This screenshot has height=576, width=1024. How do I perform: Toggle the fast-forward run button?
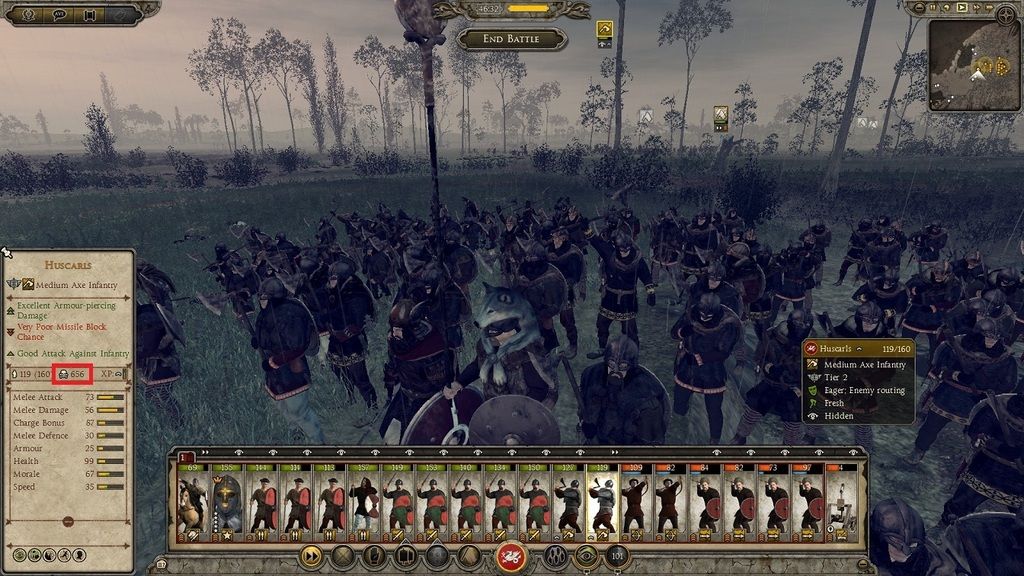coord(311,556)
